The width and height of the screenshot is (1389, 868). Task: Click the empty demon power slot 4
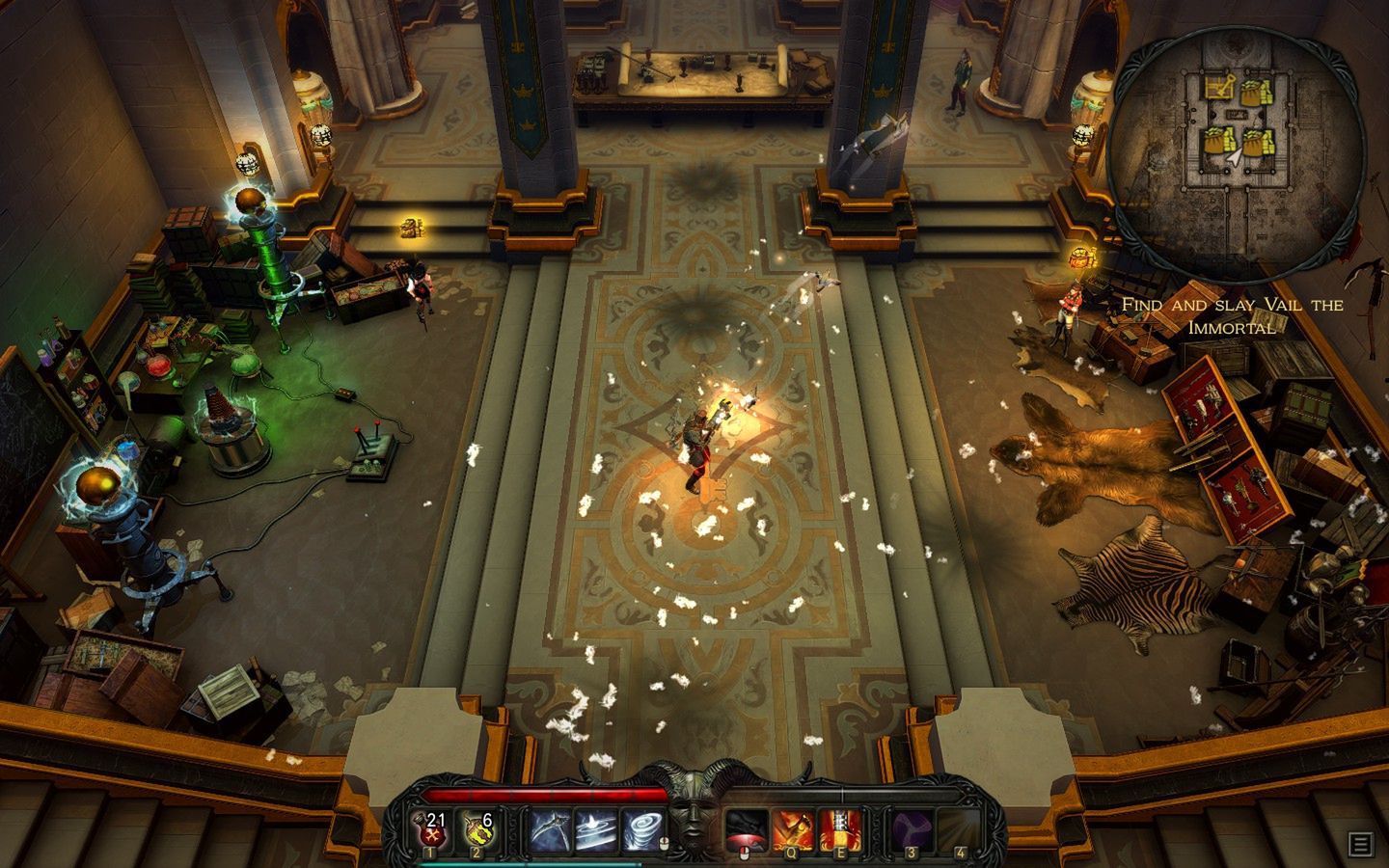[x=961, y=827]
